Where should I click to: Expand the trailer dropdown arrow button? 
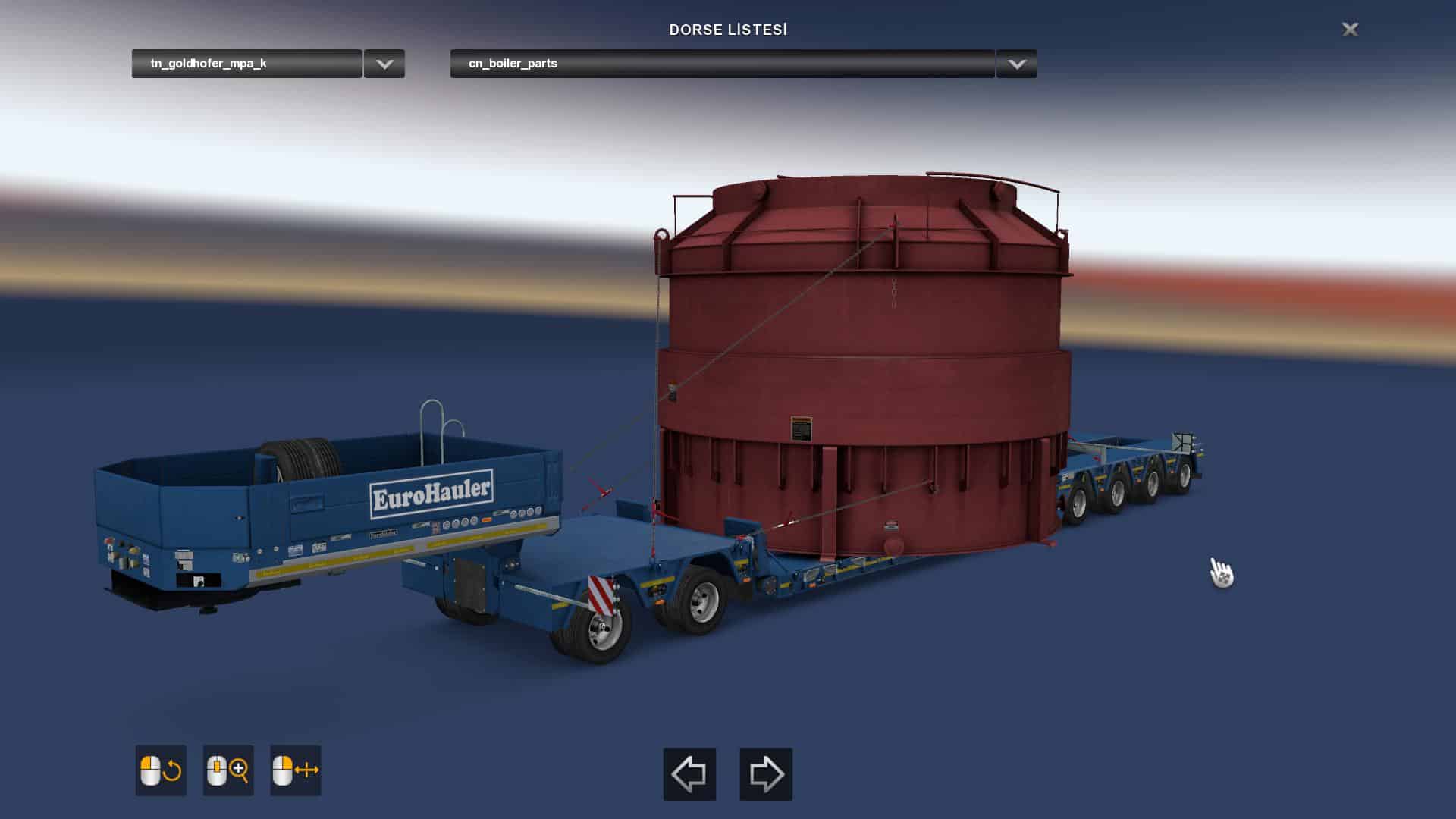384,64
